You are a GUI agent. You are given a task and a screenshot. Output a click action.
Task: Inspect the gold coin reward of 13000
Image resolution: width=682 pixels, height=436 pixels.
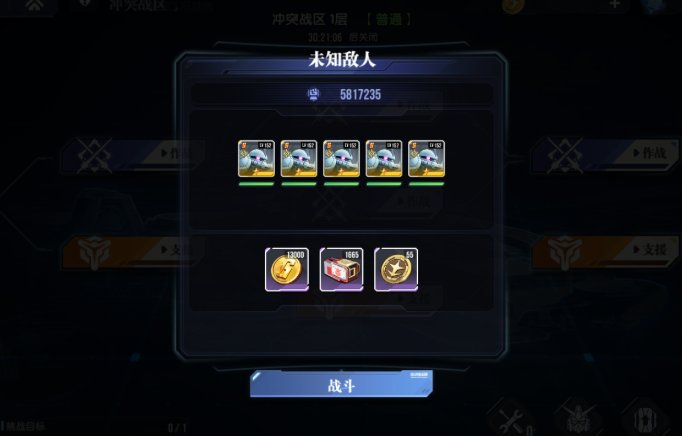(287, 270)
